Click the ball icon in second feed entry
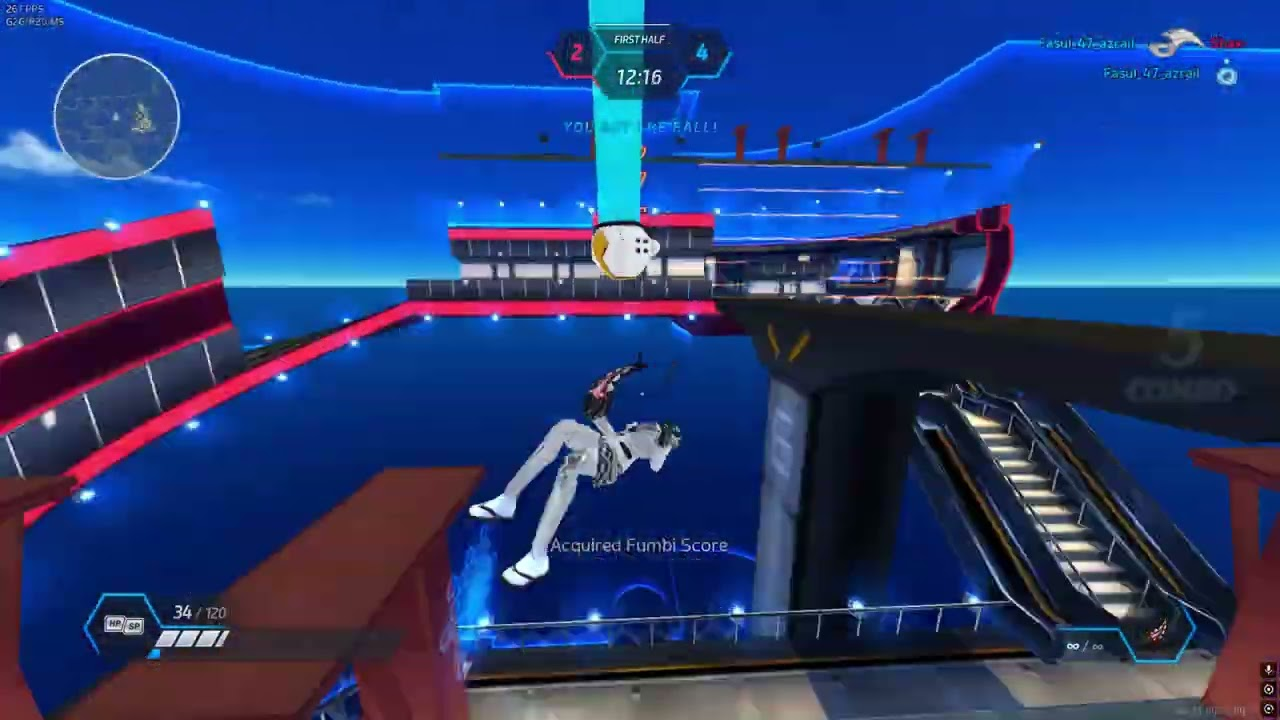 coord(1227,75)
